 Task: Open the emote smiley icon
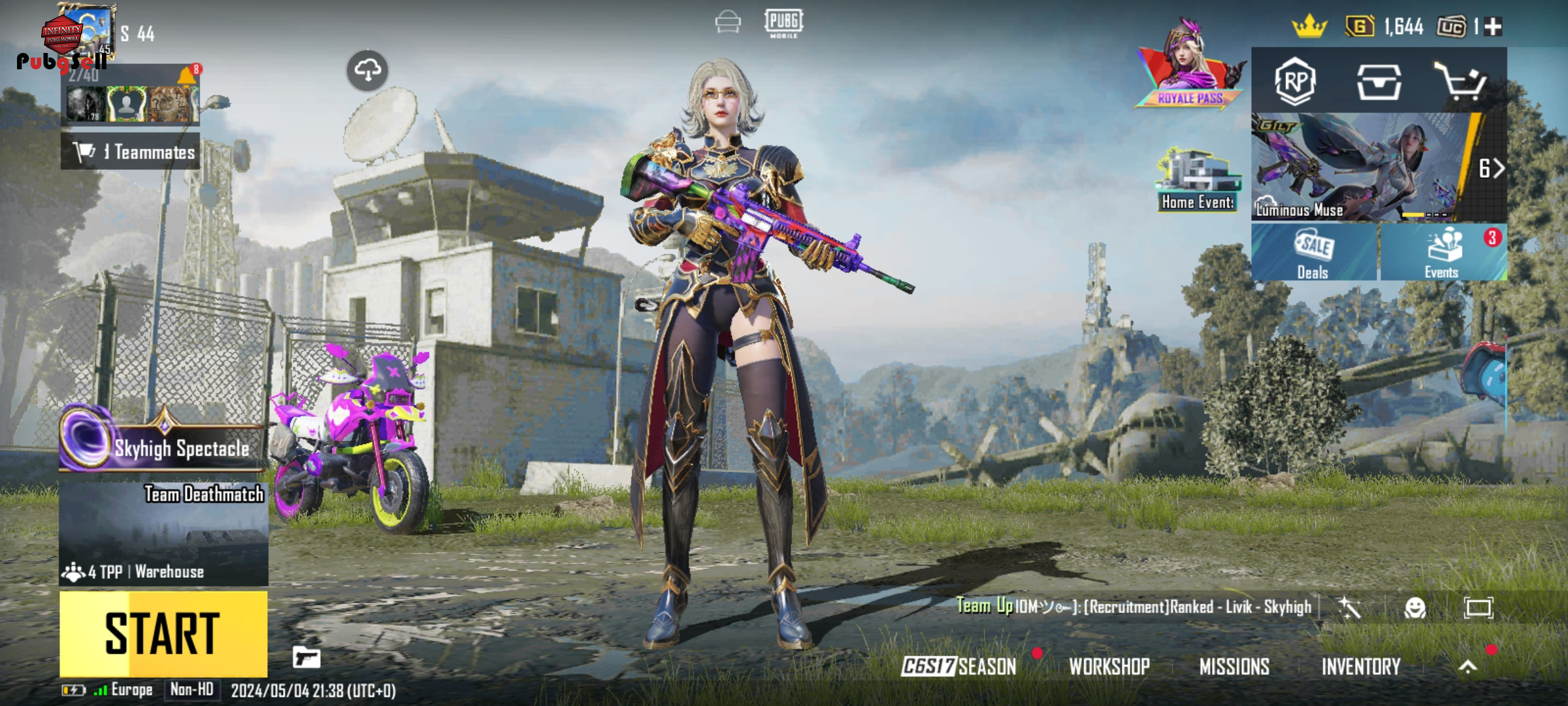coord(1415,608)
